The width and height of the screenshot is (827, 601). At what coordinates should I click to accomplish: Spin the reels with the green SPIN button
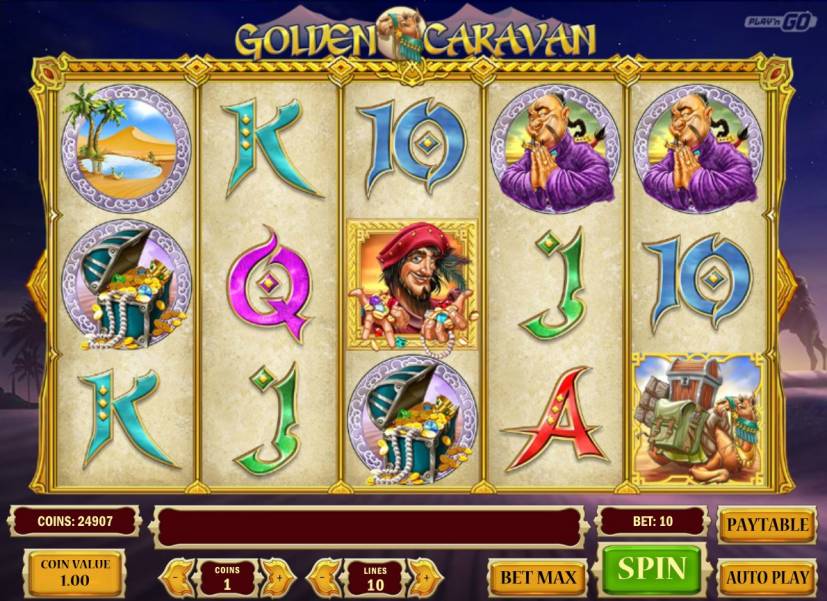[652, 570]
